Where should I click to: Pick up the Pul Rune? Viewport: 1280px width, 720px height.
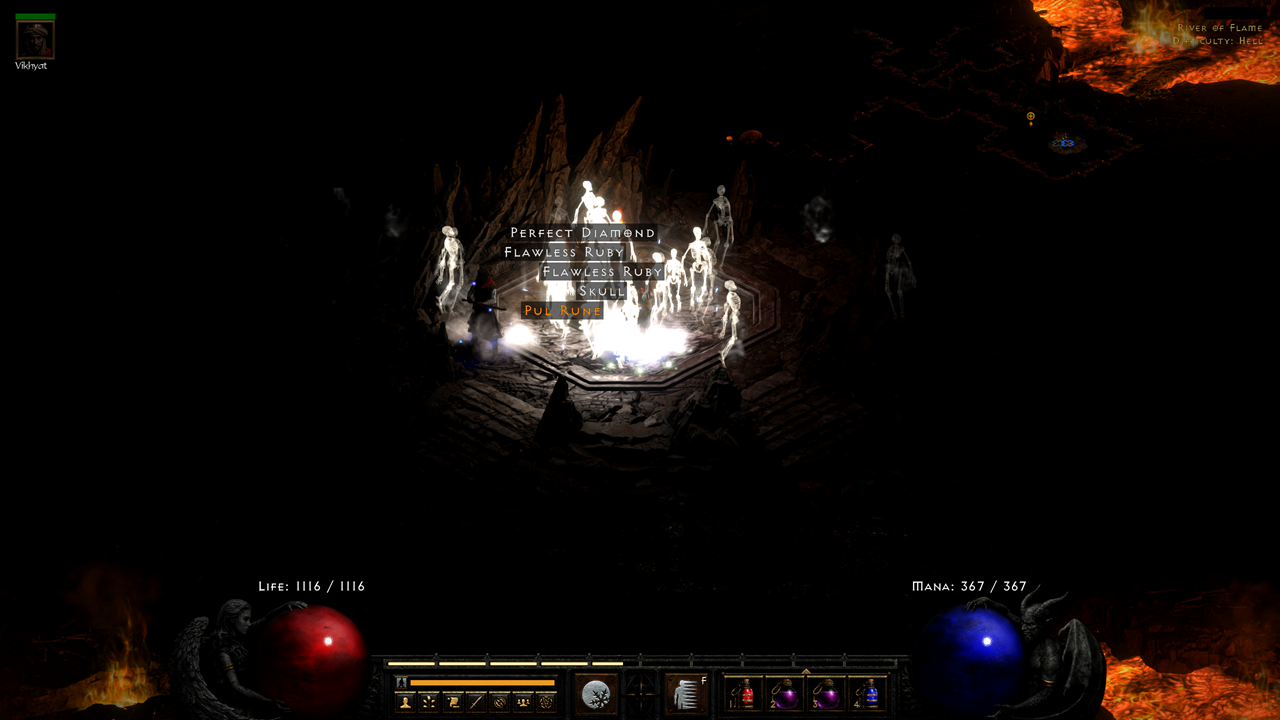point(563,310)
